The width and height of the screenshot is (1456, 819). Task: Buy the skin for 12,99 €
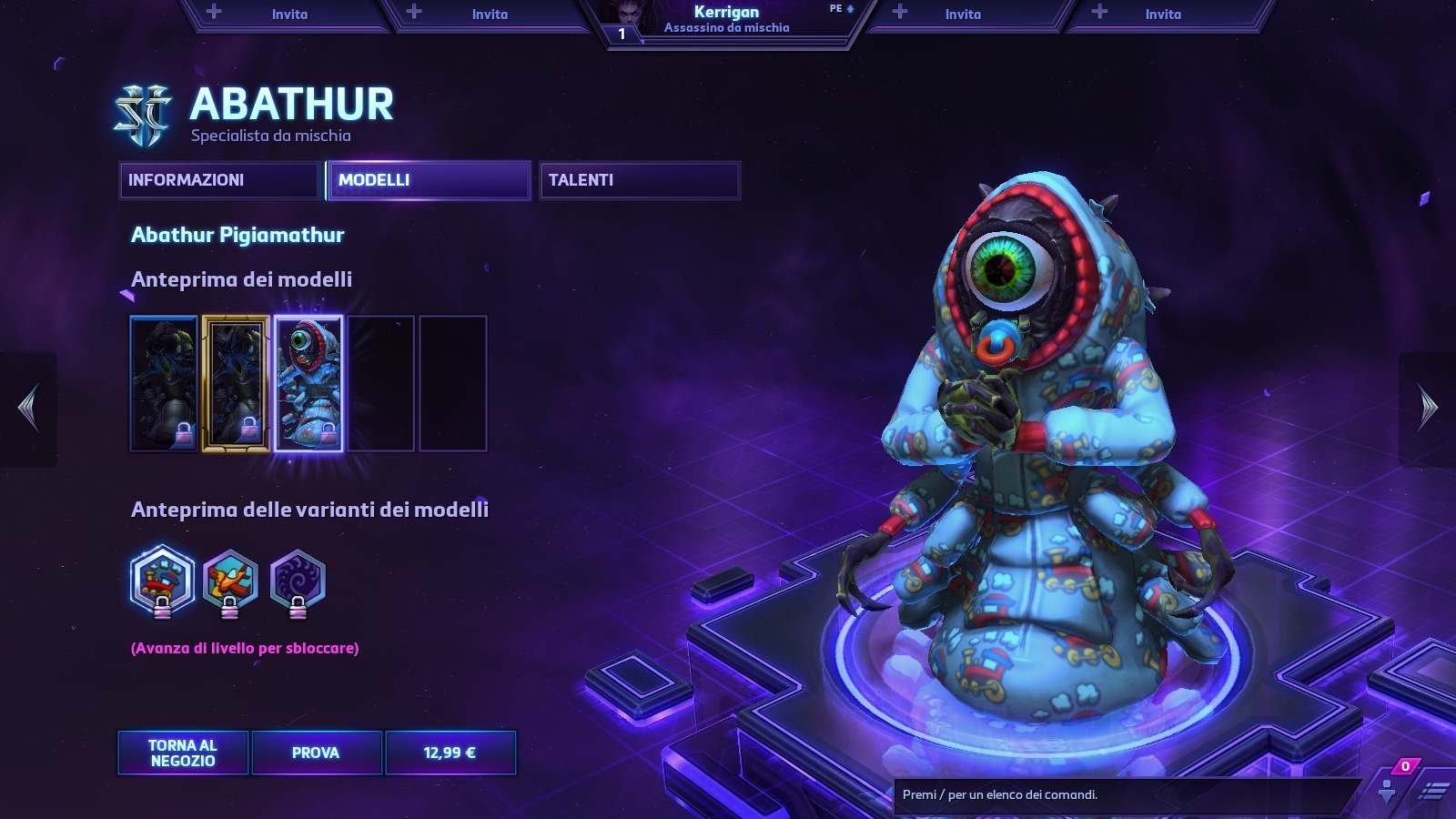[x=450, y=753]
